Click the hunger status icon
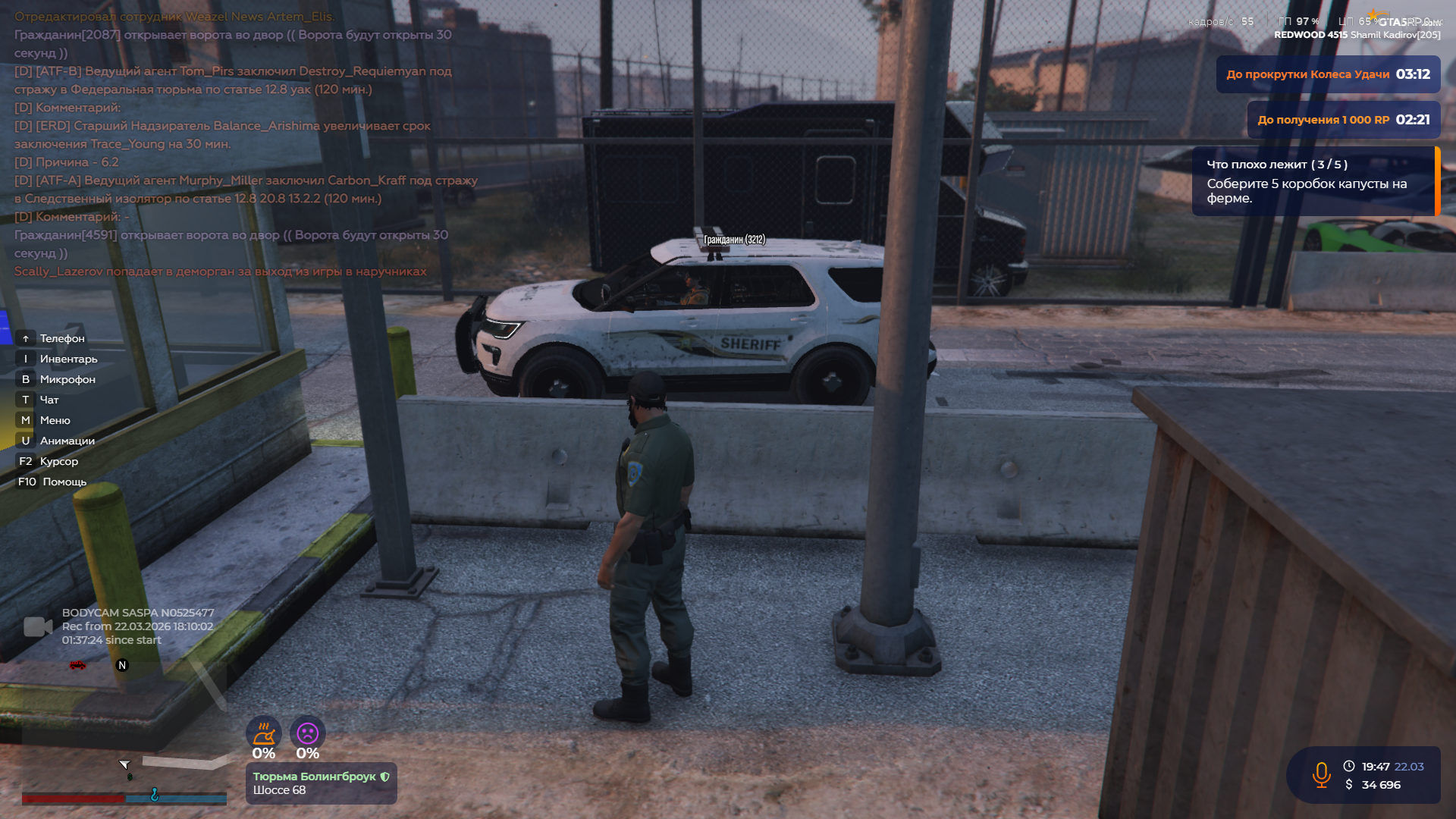This screenshot has height=819, width=1456. point(263,733)
